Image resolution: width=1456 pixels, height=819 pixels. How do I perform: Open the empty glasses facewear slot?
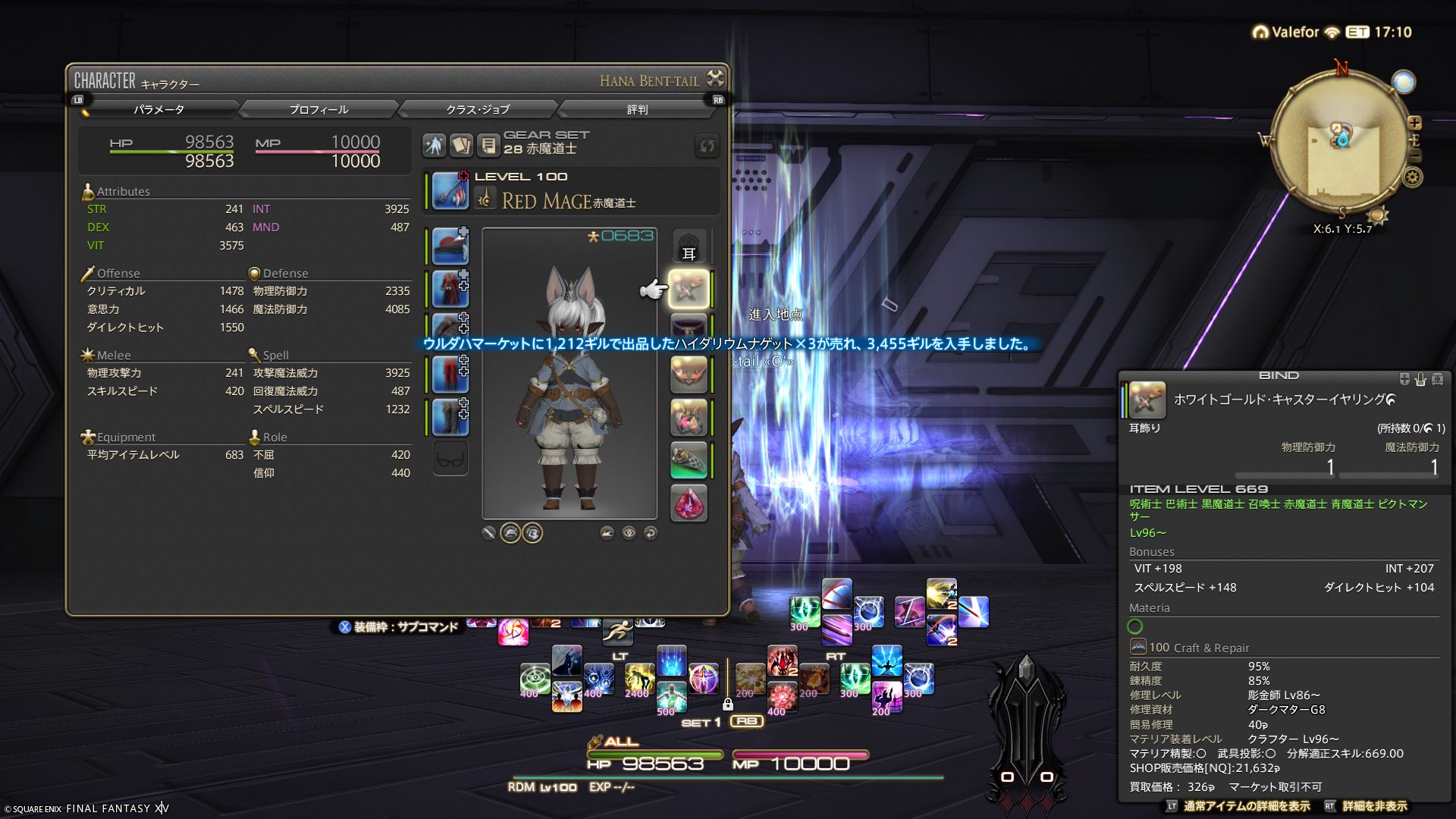click(450, 459)
